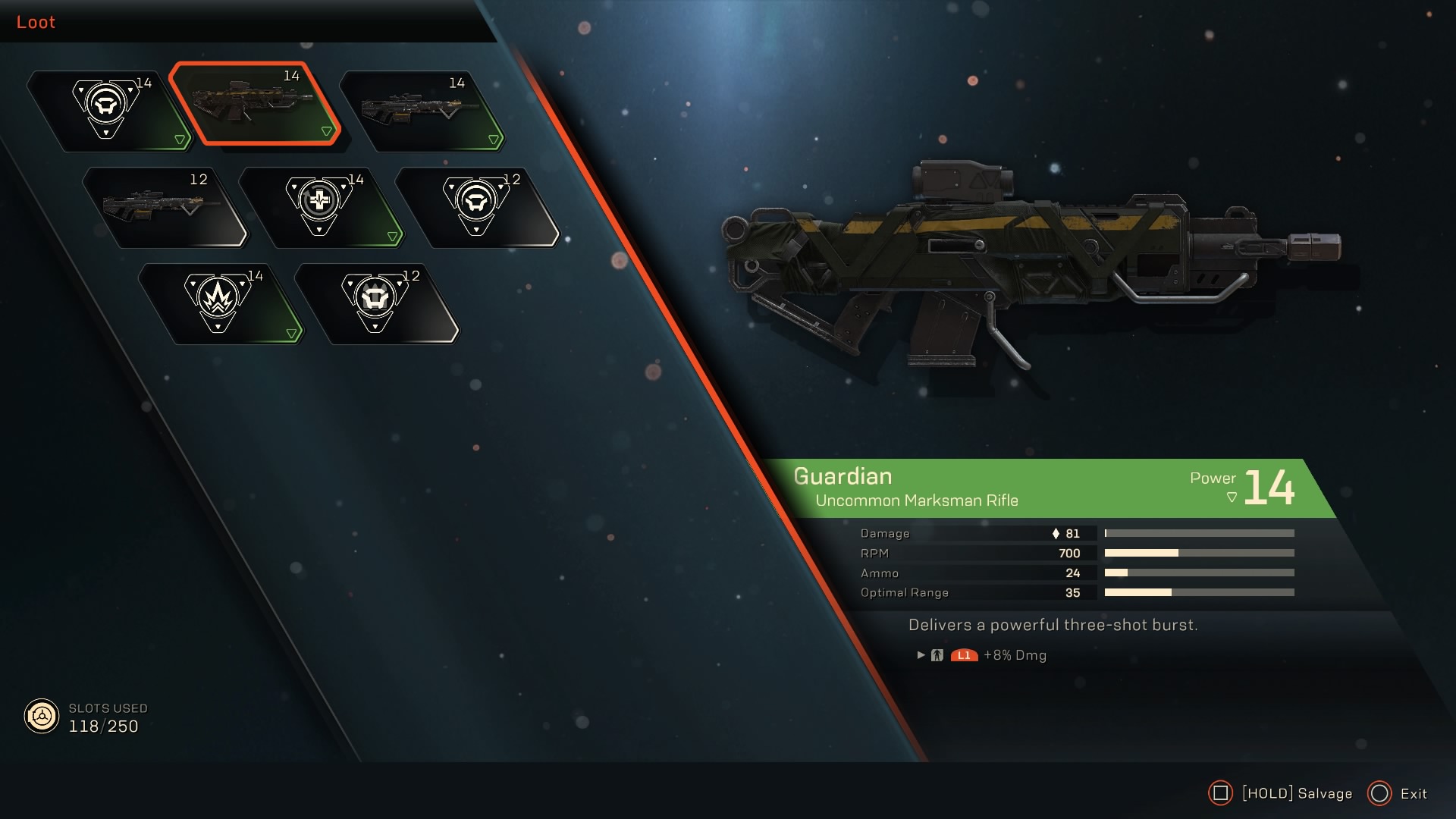Expand the +8% Dmg inscription arrow
This screenshot has width=1456, height=819.
click(921, 655)
